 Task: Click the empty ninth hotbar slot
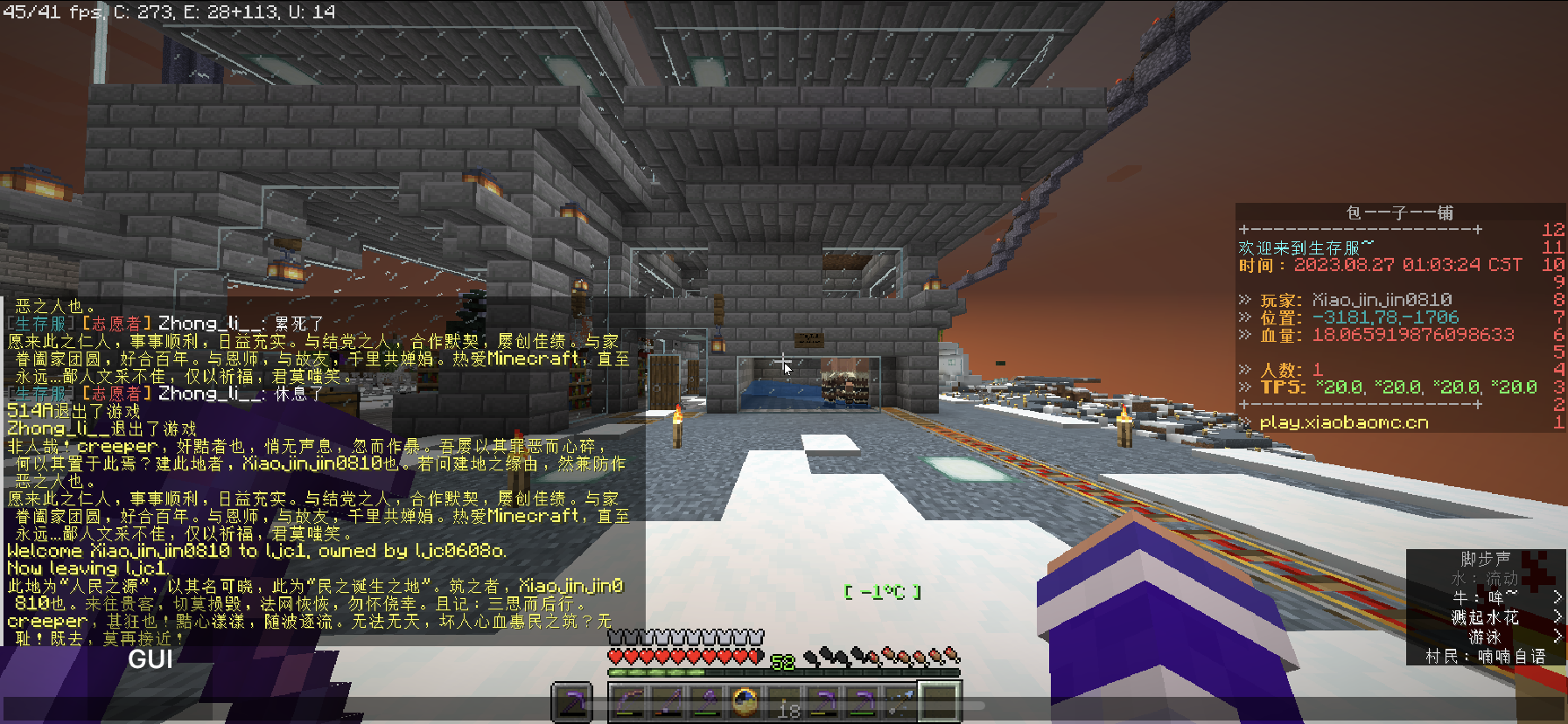pyautogui.click(x=939, y=702)
